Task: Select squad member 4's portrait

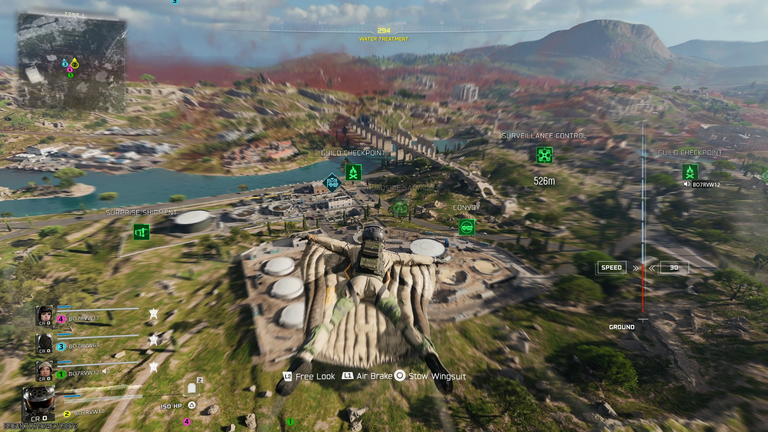Action: point(45,317)
